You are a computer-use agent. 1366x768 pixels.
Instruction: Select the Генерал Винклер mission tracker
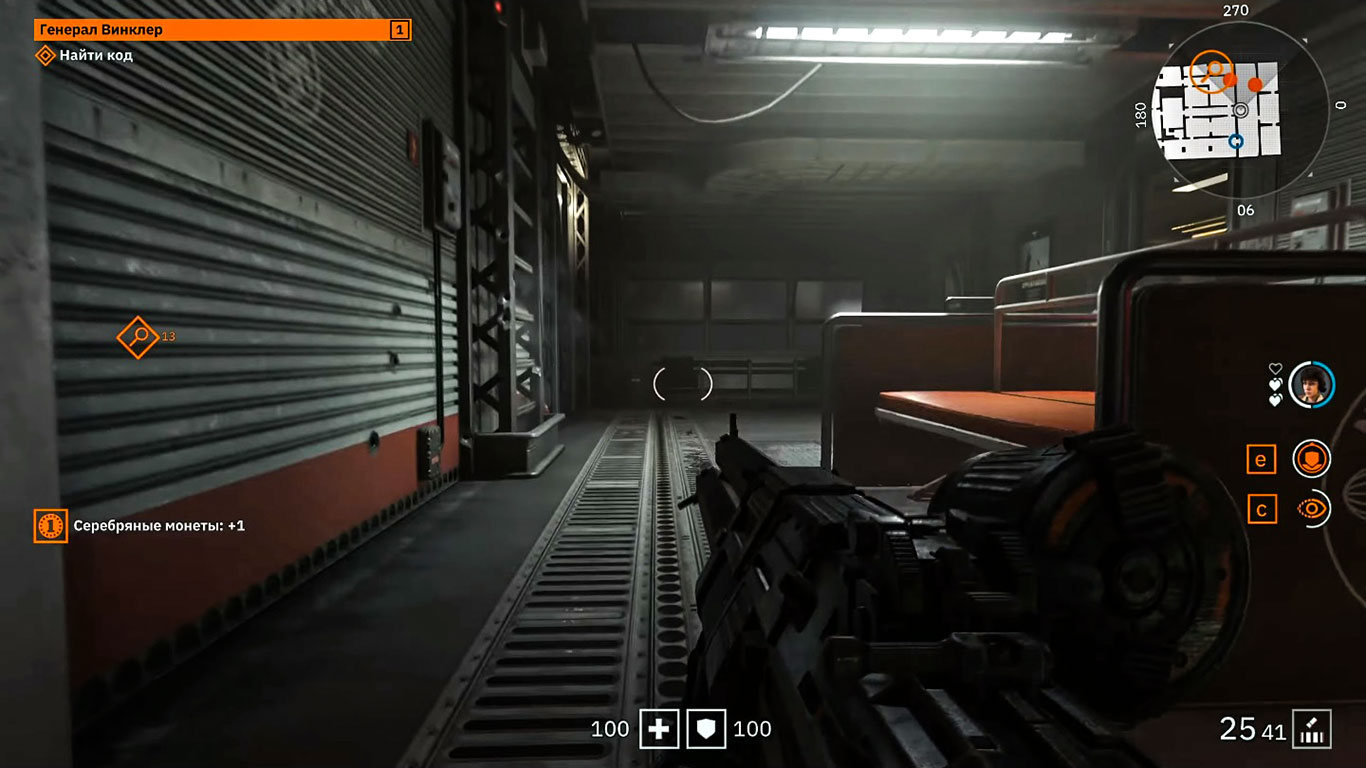[x=222, y=30]
